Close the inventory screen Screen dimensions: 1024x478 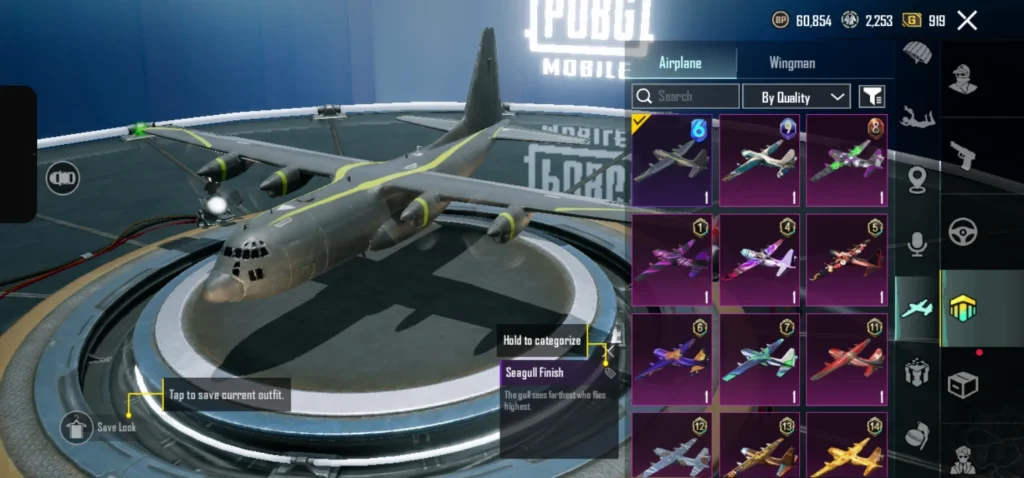coord(967,20)
